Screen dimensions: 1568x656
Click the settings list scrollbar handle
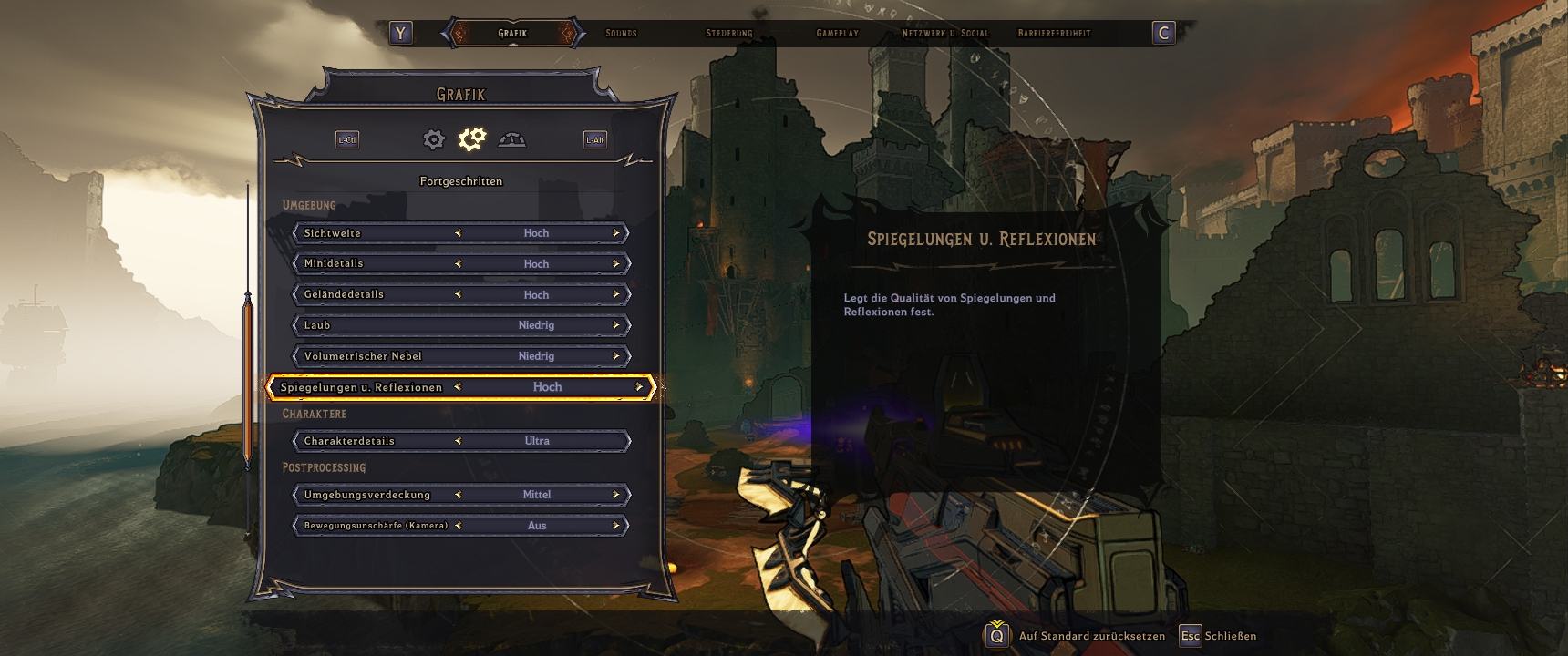(247, 381)
